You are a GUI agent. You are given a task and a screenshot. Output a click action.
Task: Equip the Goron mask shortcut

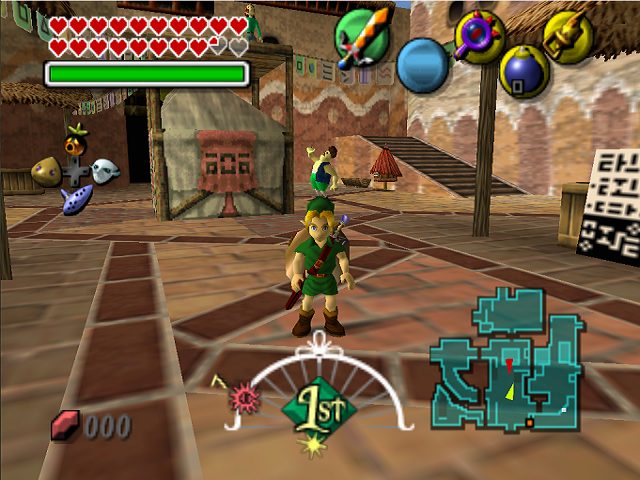pos(46,172)
